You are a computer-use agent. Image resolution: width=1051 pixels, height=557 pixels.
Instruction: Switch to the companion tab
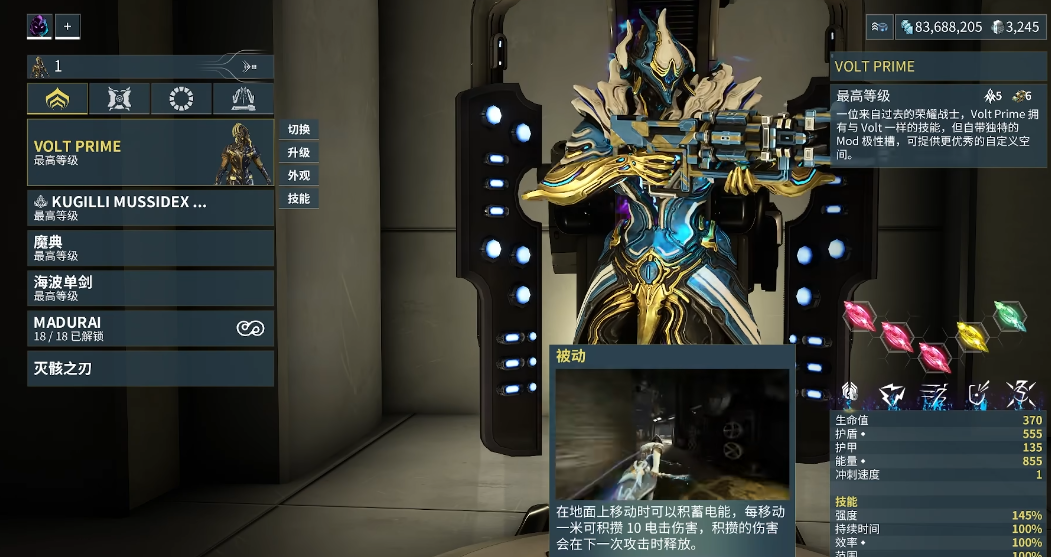pos(119,98)
